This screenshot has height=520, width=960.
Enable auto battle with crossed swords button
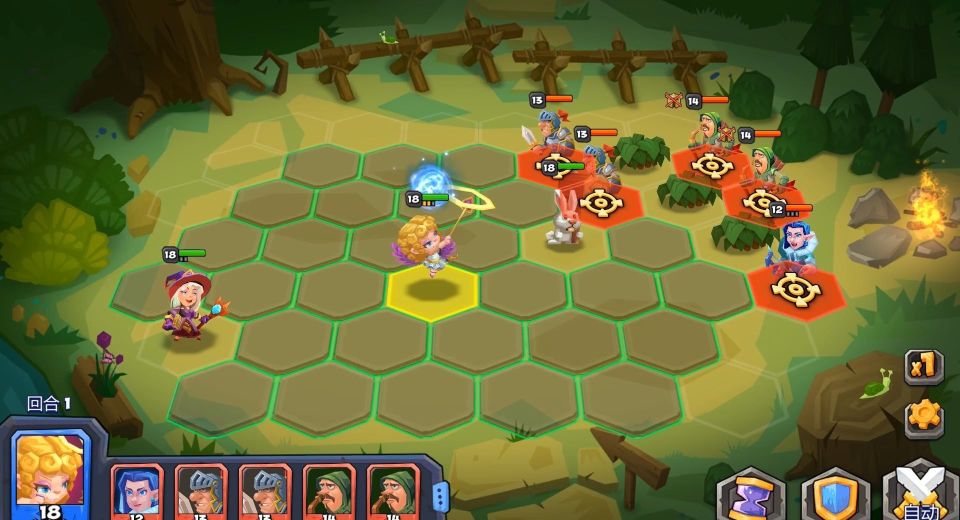click(918, 495)
